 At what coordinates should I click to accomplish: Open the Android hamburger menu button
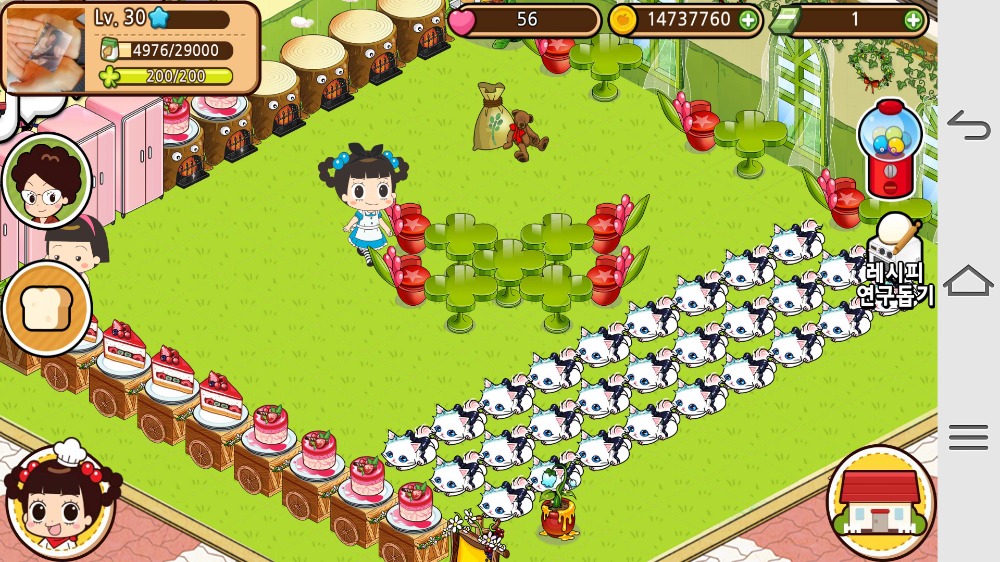pos(968,437)
